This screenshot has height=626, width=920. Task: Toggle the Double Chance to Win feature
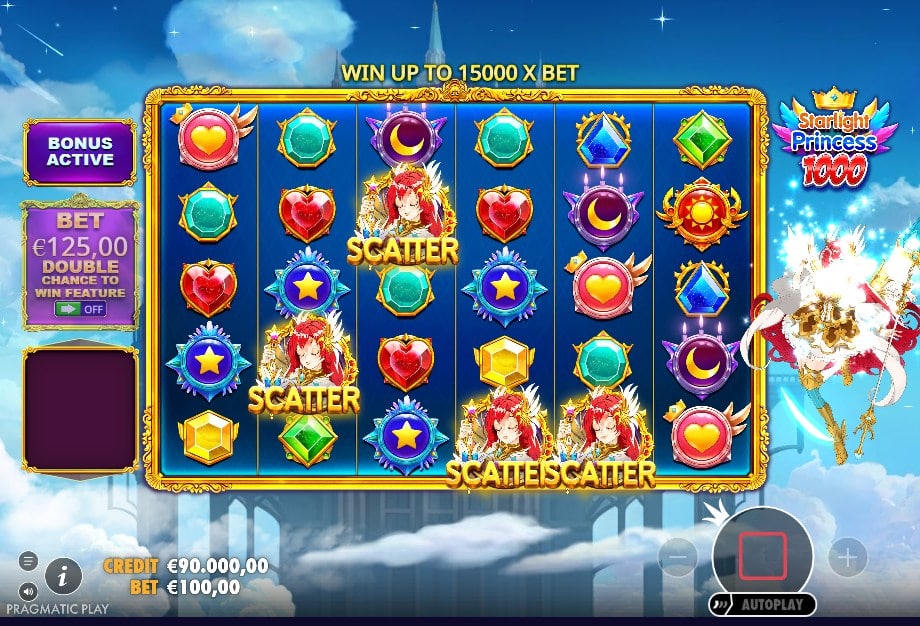click(x=79, y=309)
